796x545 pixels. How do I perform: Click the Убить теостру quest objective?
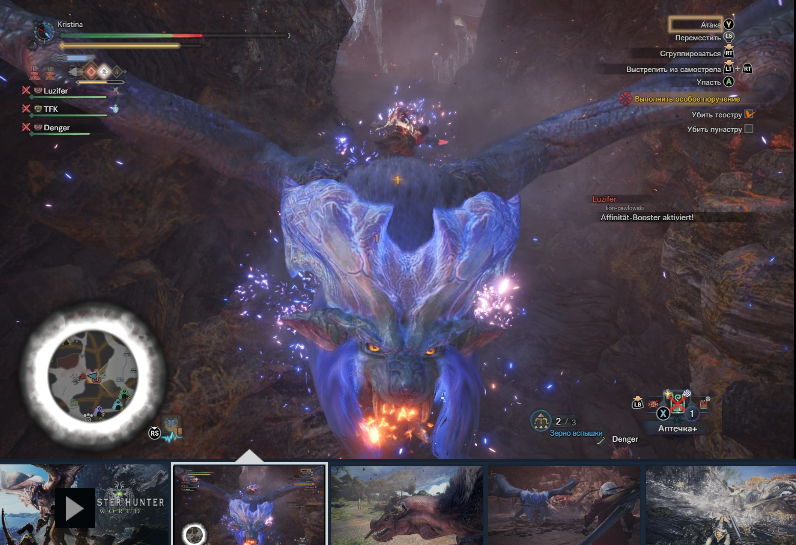[720, 114]
